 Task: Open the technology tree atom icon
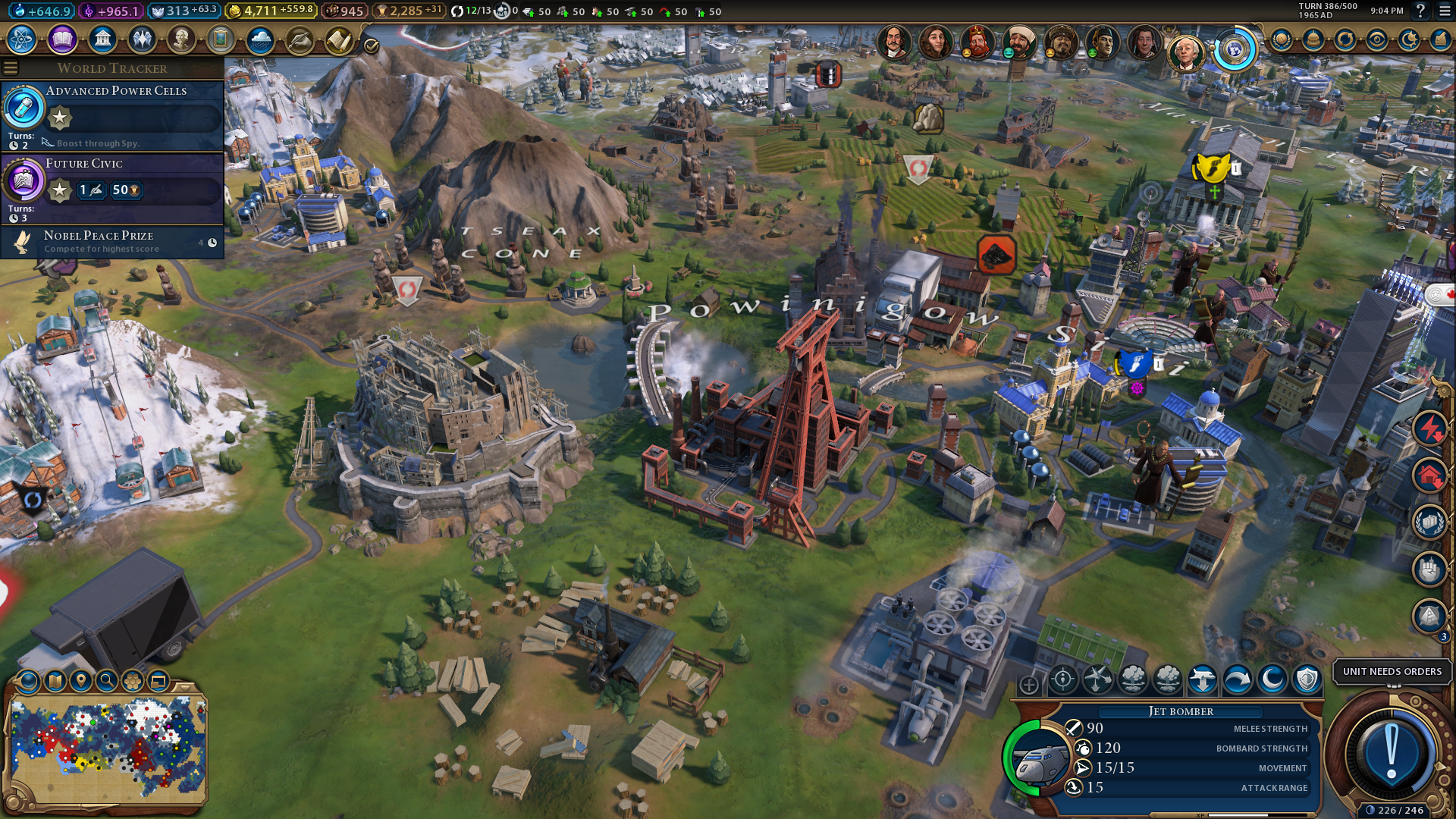coord(22,39)
